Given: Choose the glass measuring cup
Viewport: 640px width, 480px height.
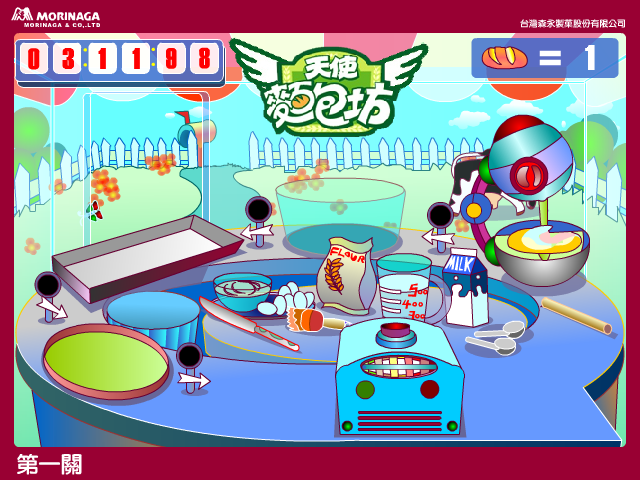Looking at the screenshot, I should click(x=404, y=283).
